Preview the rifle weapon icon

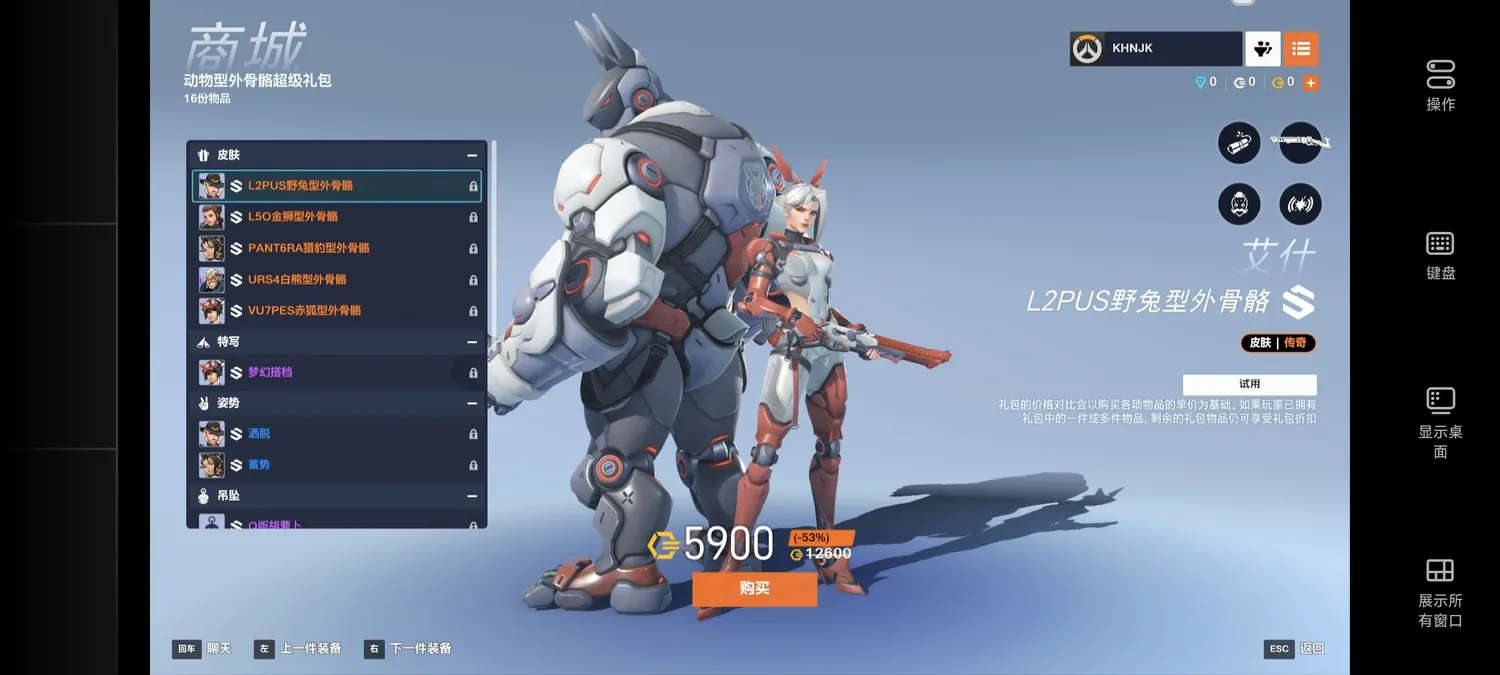pyautogui.click(x=1300, y=143)
